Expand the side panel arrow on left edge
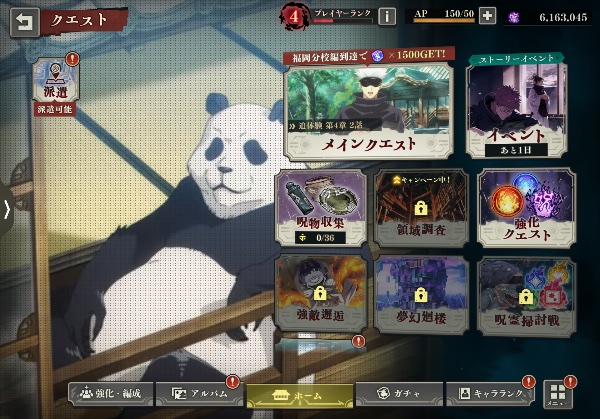This screenshot has width=600, height=419. click(7, 209)
